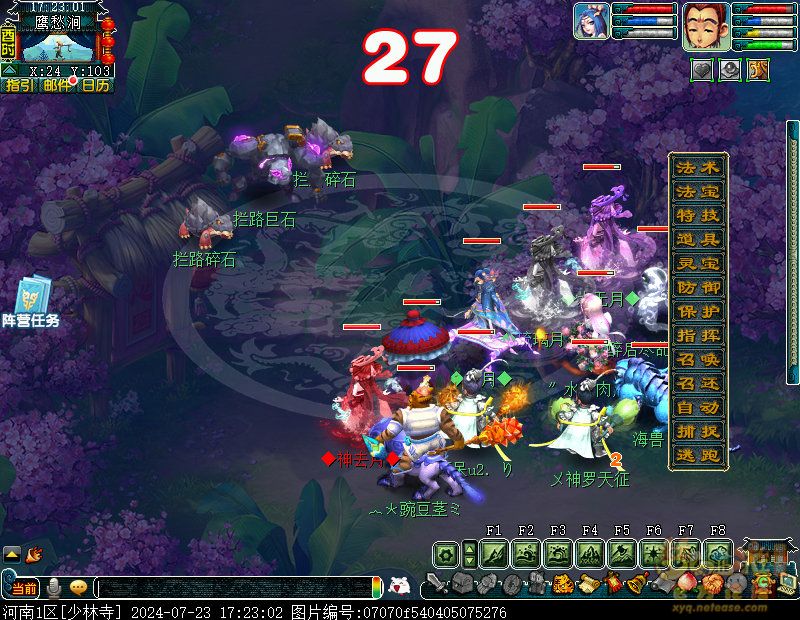Choose 法术 (Spell) from the battle menu
The height and width of the screenshot is (620, 800).
point(698,167)
